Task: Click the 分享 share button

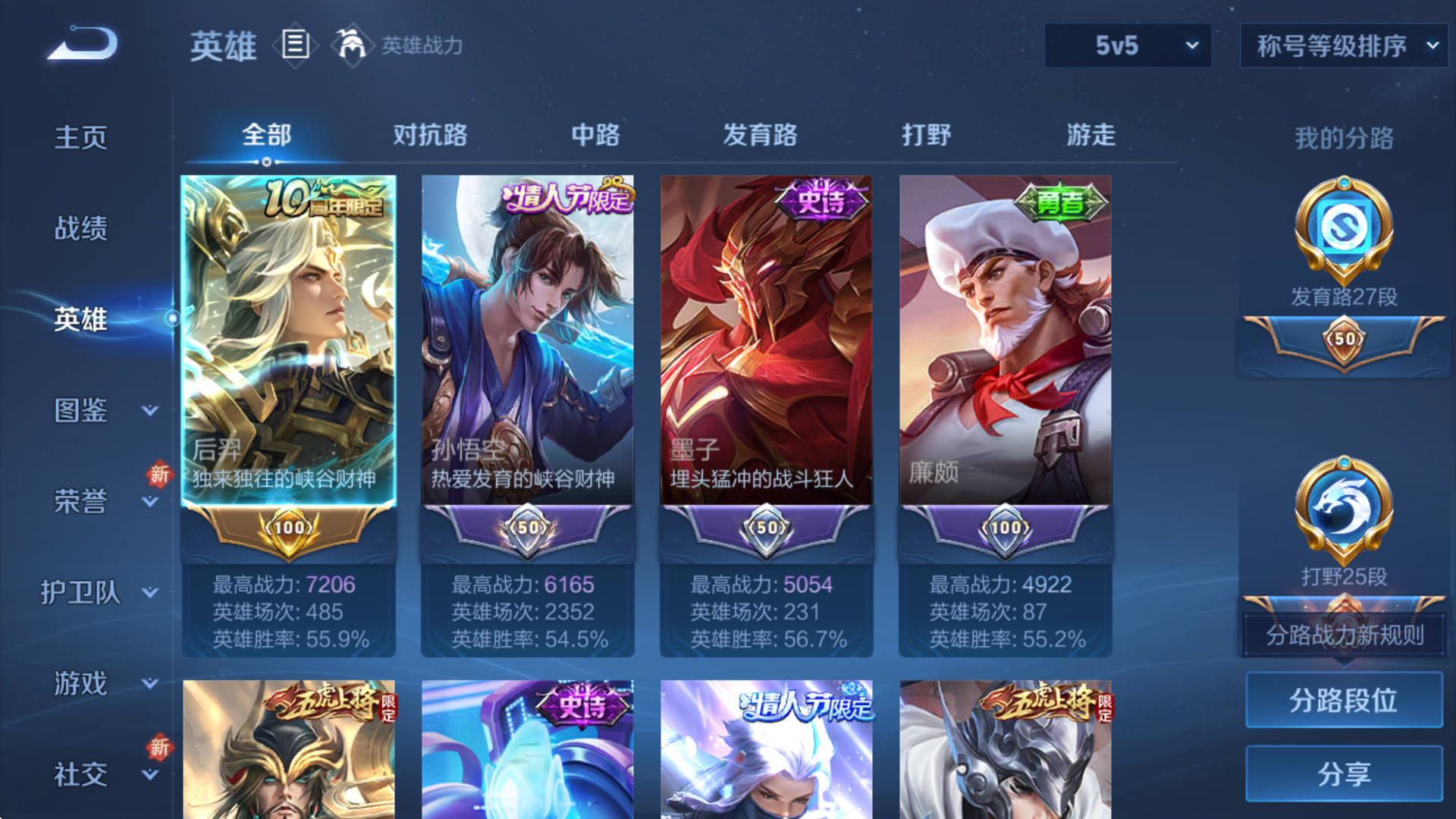Action: click(1343, 773)
